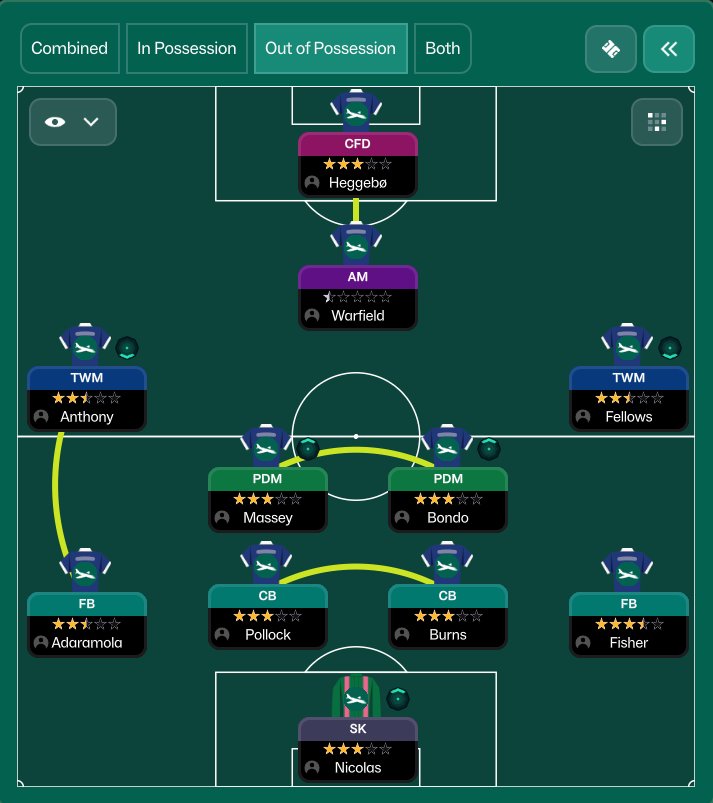Image resolution: width=713 pixels, height=803 pixels.
Task: Toggle the grid view icon button
Action: tap(657, 122)
